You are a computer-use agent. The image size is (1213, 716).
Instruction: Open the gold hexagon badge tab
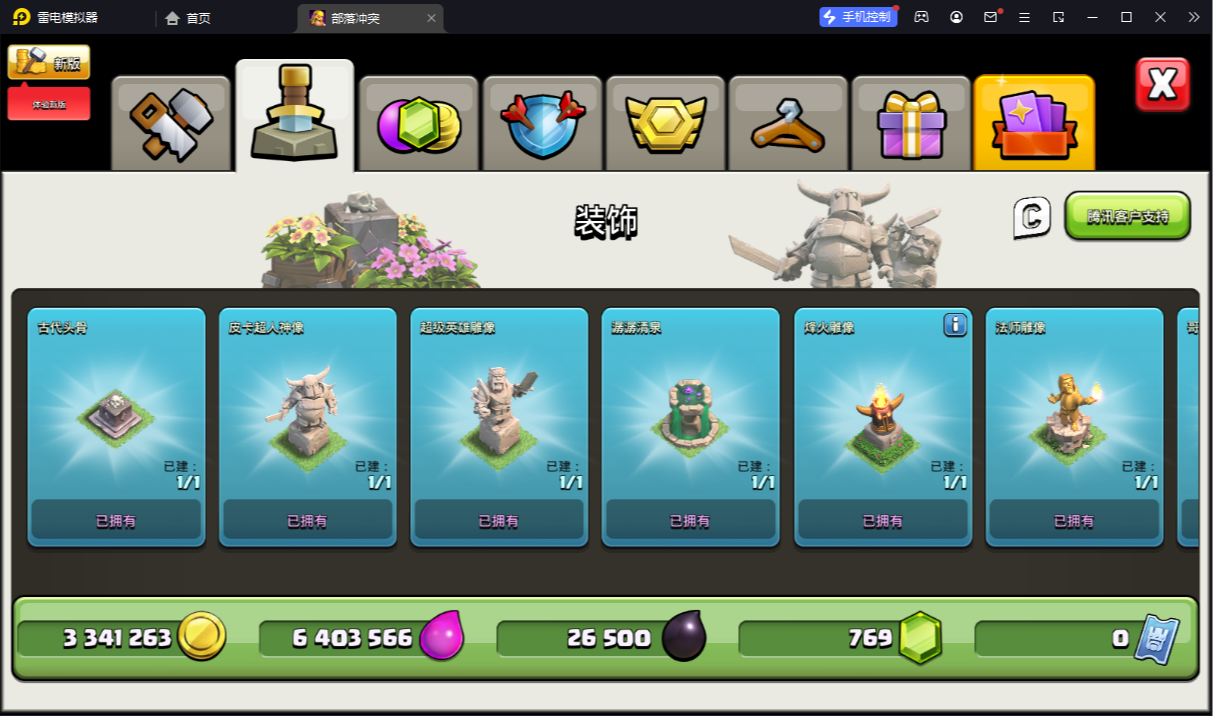coord(666,124)
